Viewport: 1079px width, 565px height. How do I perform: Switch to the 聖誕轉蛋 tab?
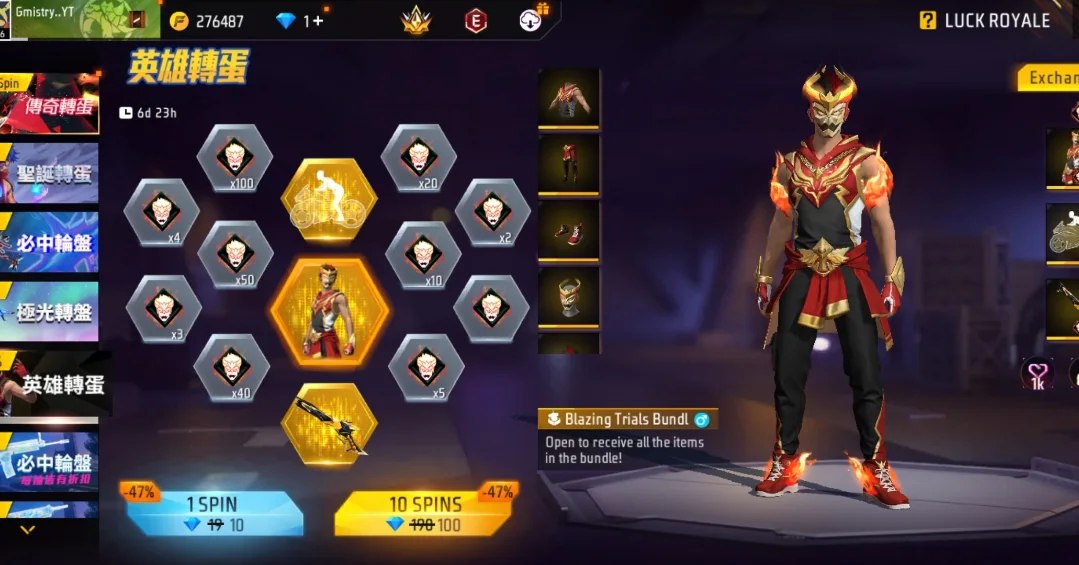coord(52,173)
